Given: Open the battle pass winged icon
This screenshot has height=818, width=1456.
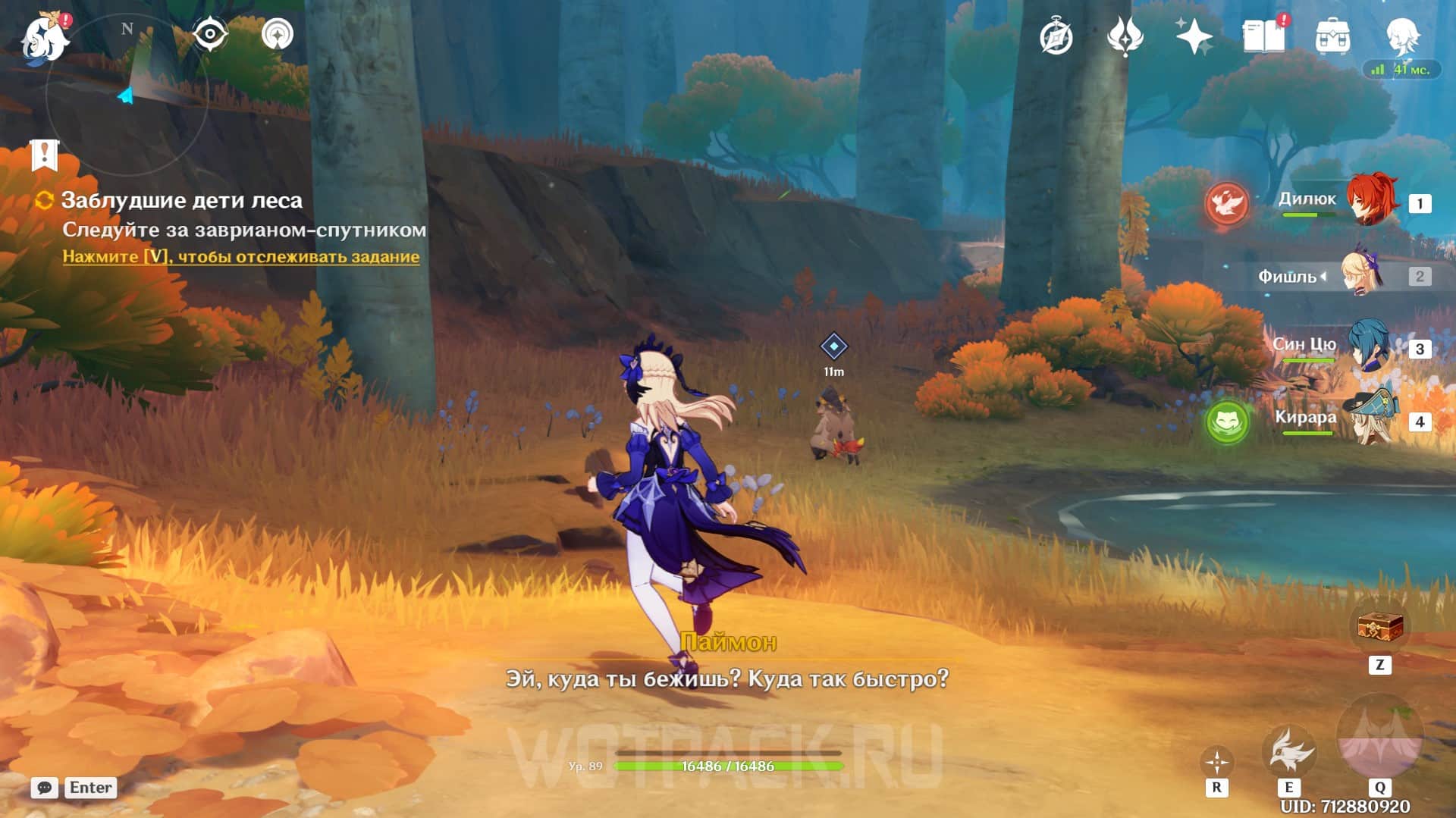Looking at the screenshot, I should click(1125, 36).
